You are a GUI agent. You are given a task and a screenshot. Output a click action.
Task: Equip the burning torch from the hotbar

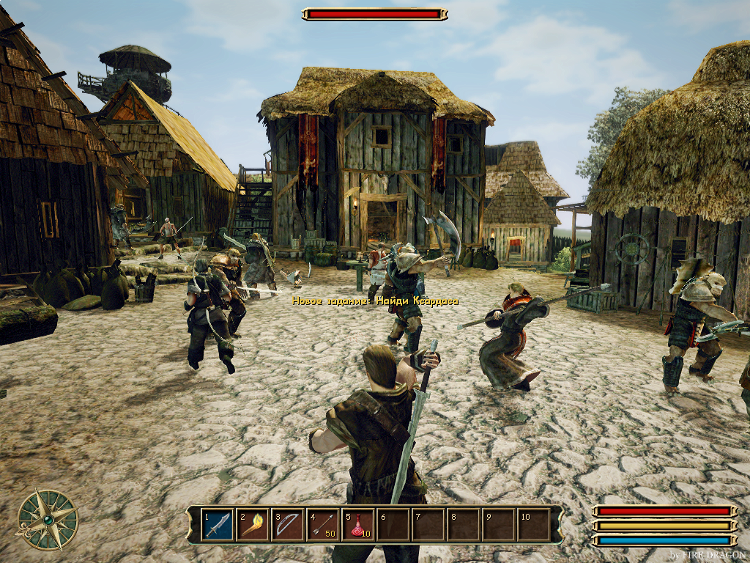pos(253,525)
